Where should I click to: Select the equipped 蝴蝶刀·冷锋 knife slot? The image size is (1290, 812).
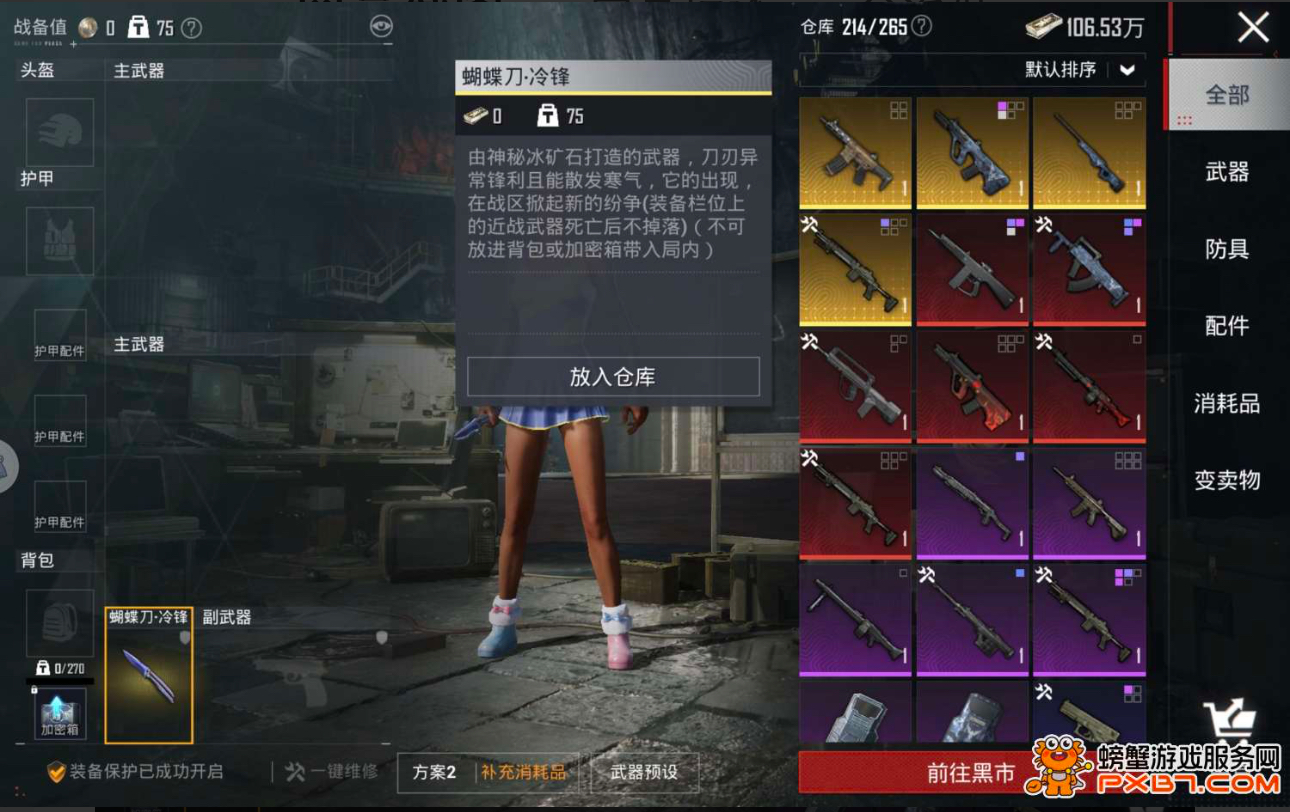point(149,676)
